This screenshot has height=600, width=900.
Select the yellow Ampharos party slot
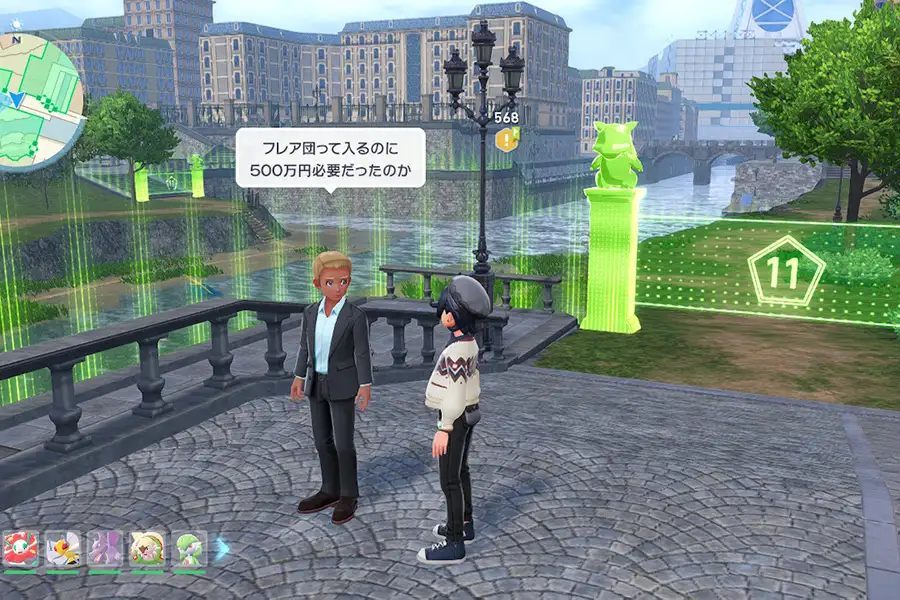click(x=62, y=549)
